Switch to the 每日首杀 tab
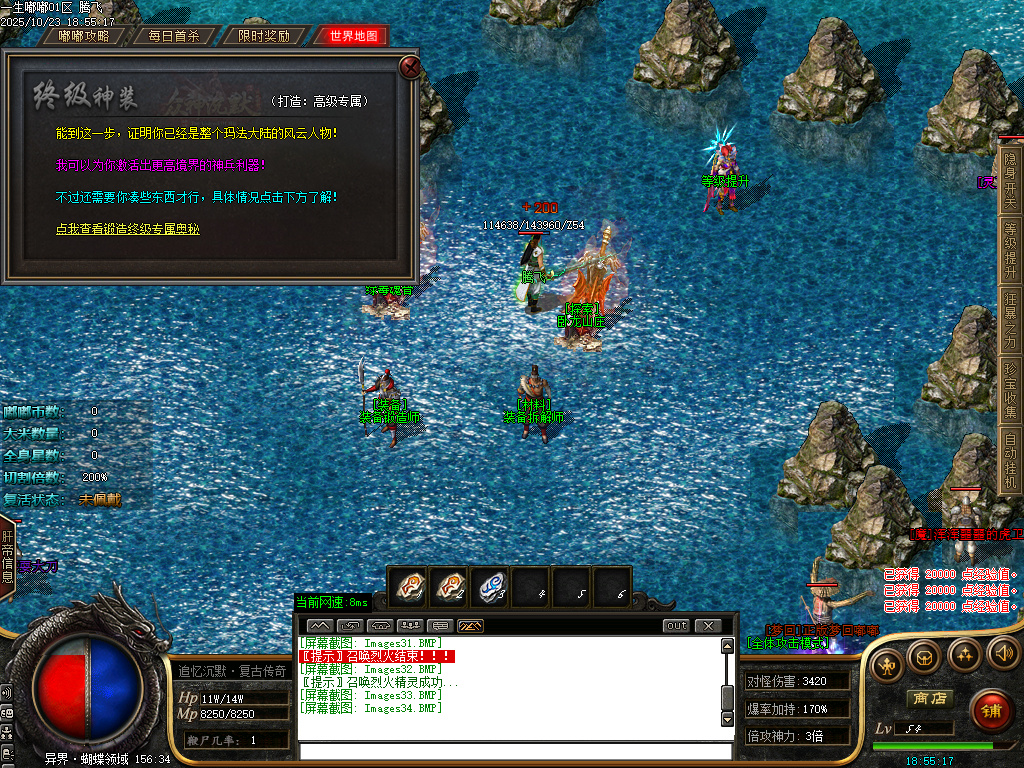 point(174,36)
